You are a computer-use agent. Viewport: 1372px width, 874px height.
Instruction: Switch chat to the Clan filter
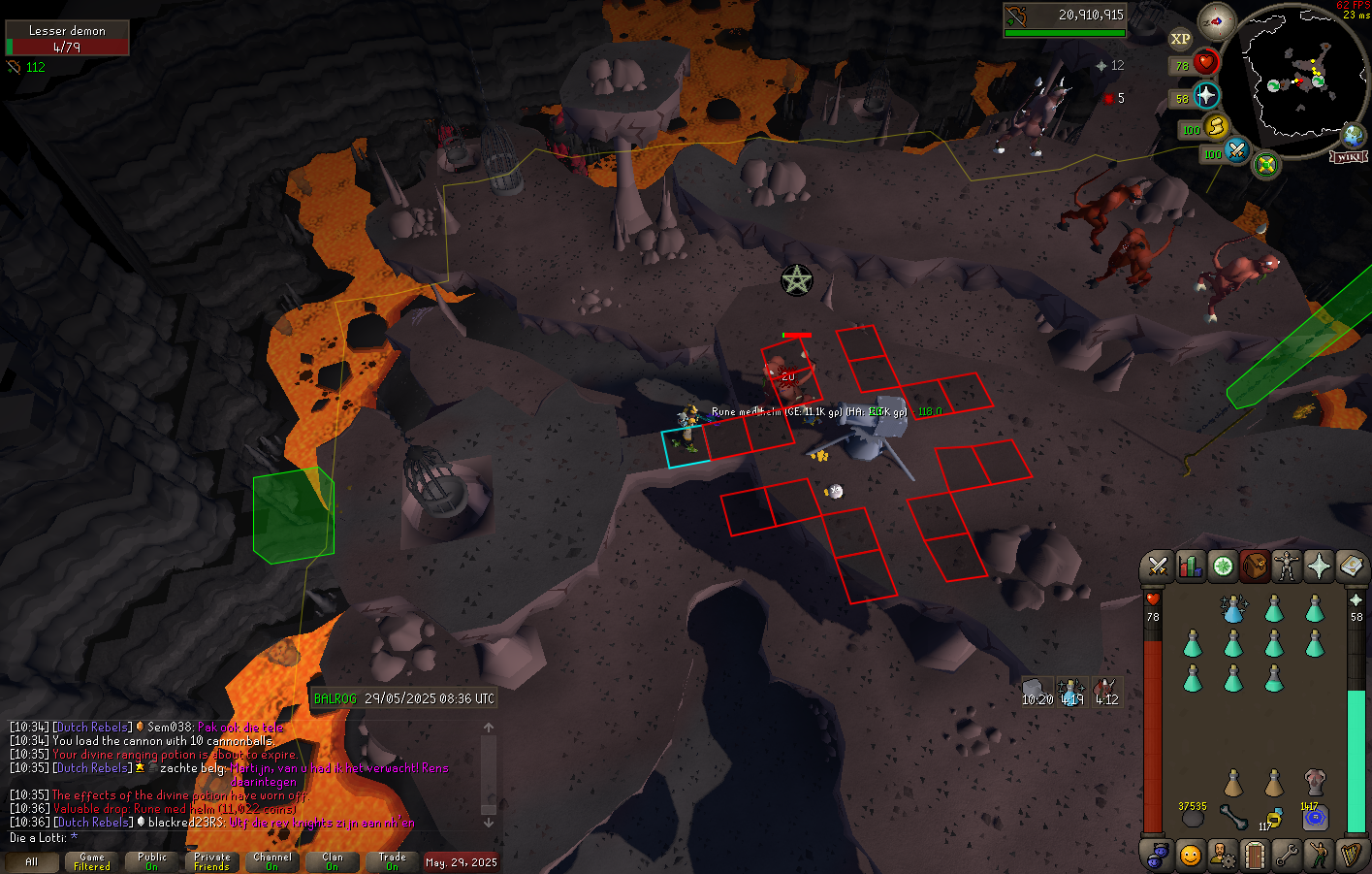coord(333,861)
